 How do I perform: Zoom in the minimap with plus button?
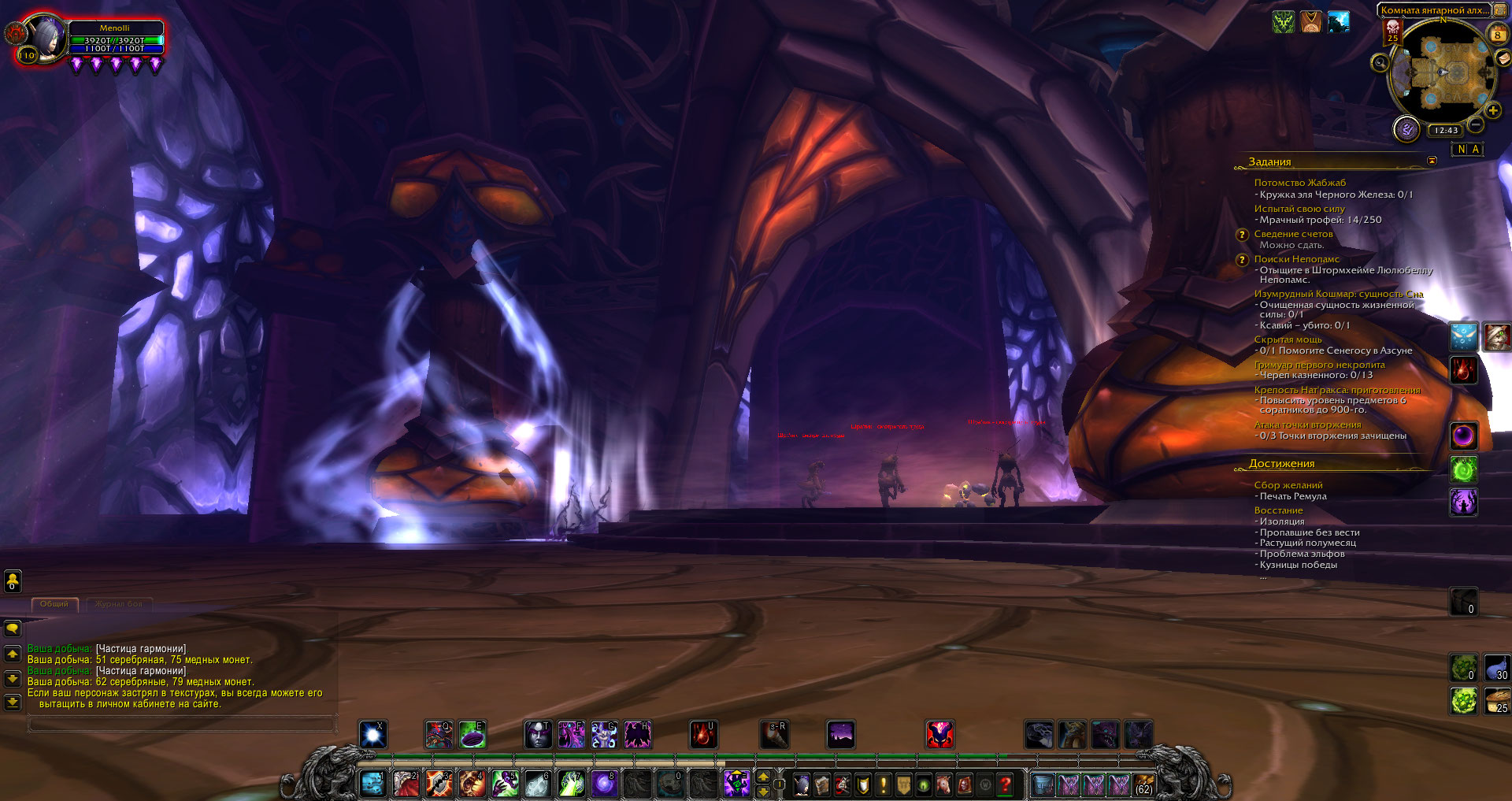(x=1492, y=111)
